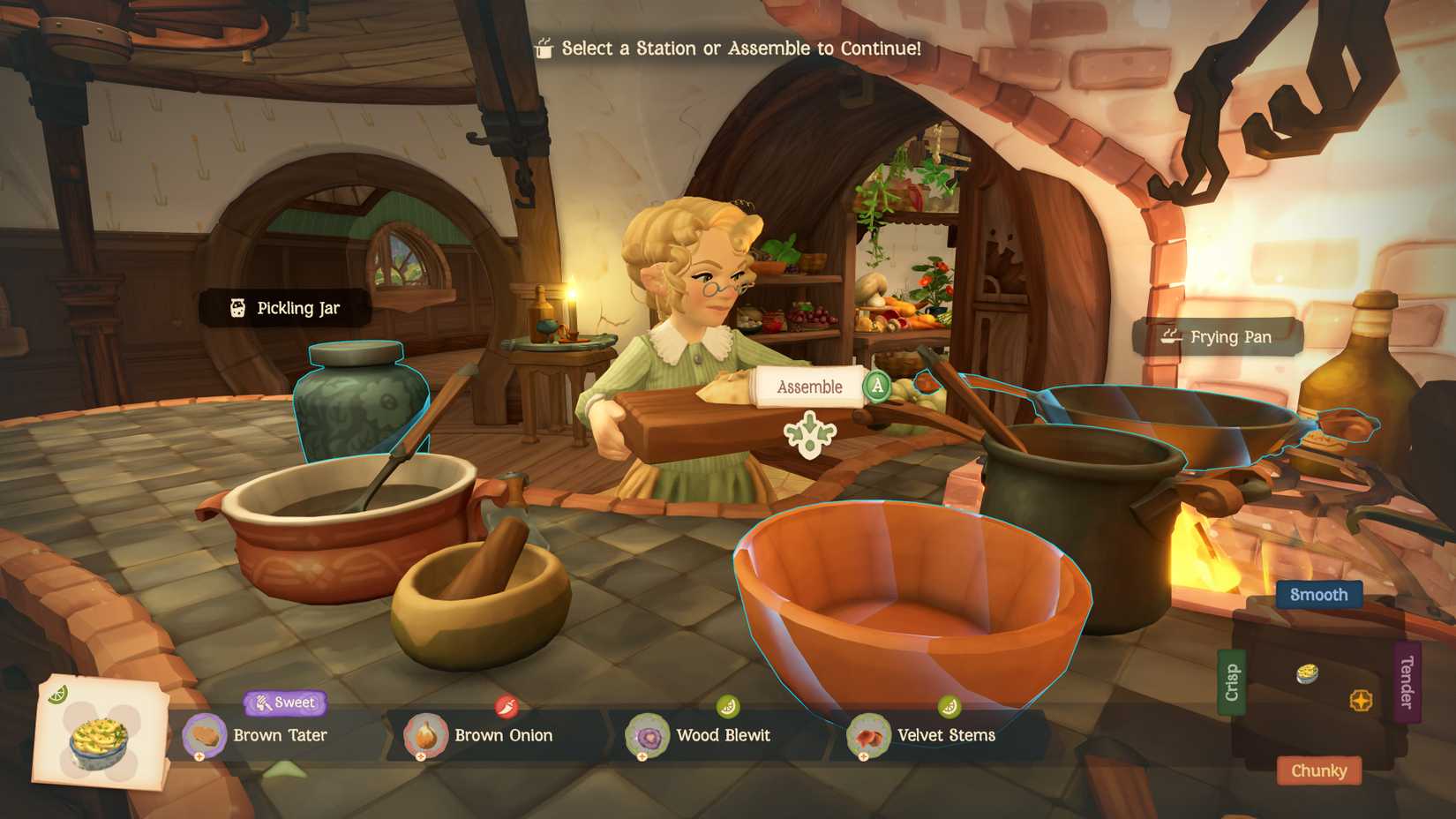Click the steaming pan icon beside Frying Pan
Screen dimensions: 1456x819
[x=1169, y=336]
